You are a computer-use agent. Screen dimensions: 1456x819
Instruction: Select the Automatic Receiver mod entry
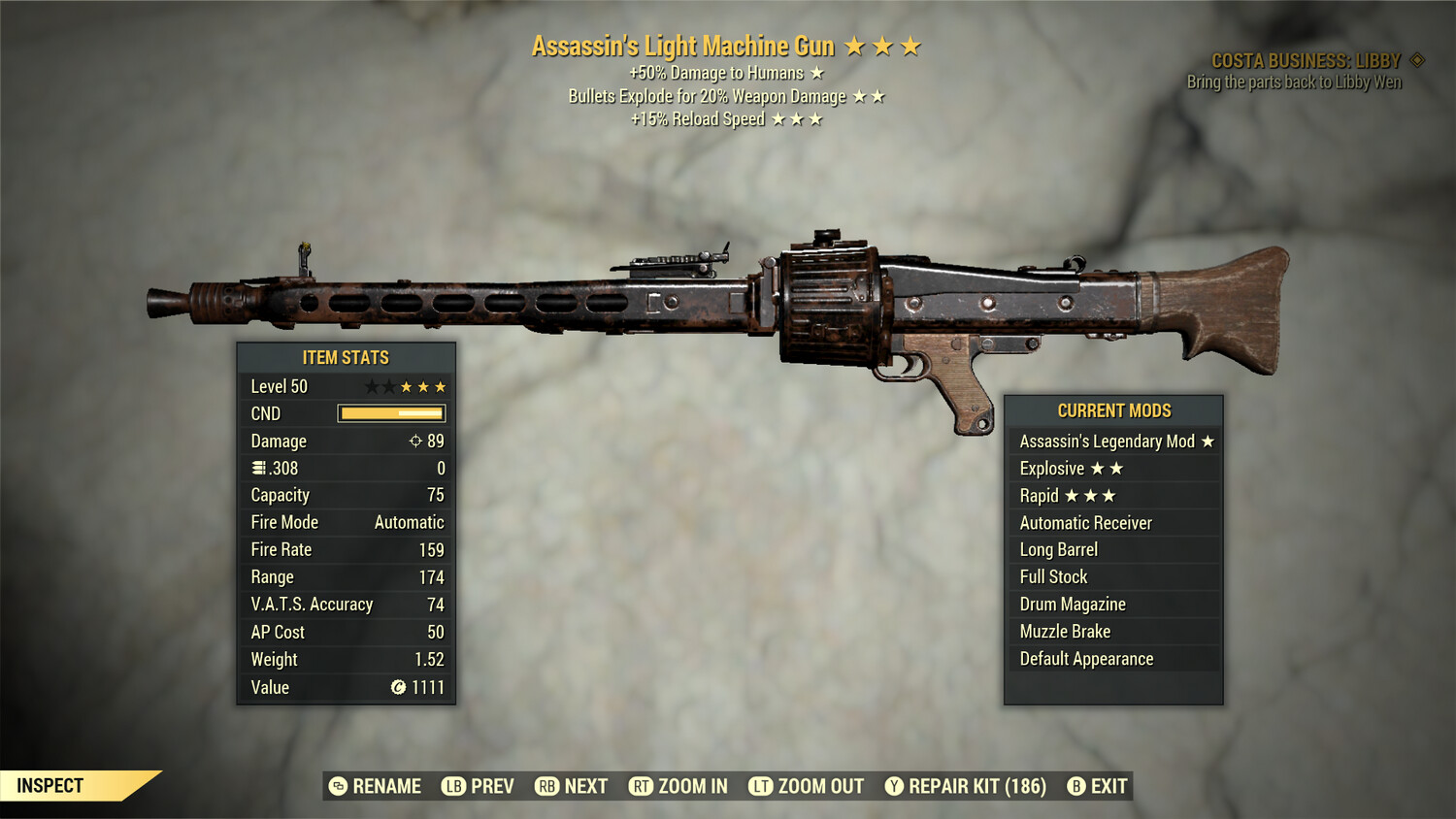pyautogui.click(x=1084, y=522)
